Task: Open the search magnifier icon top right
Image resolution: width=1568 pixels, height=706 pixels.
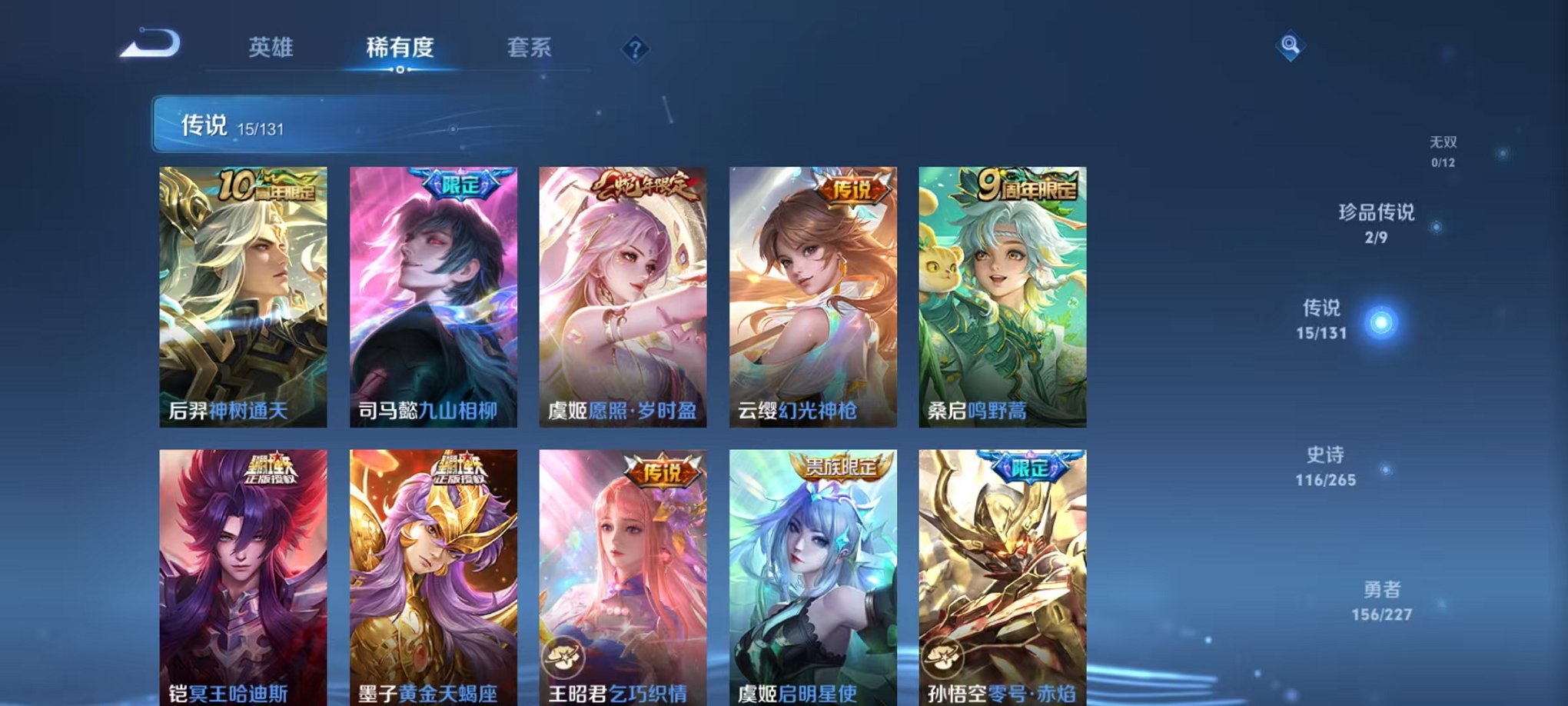Action: pos(1291,46)
